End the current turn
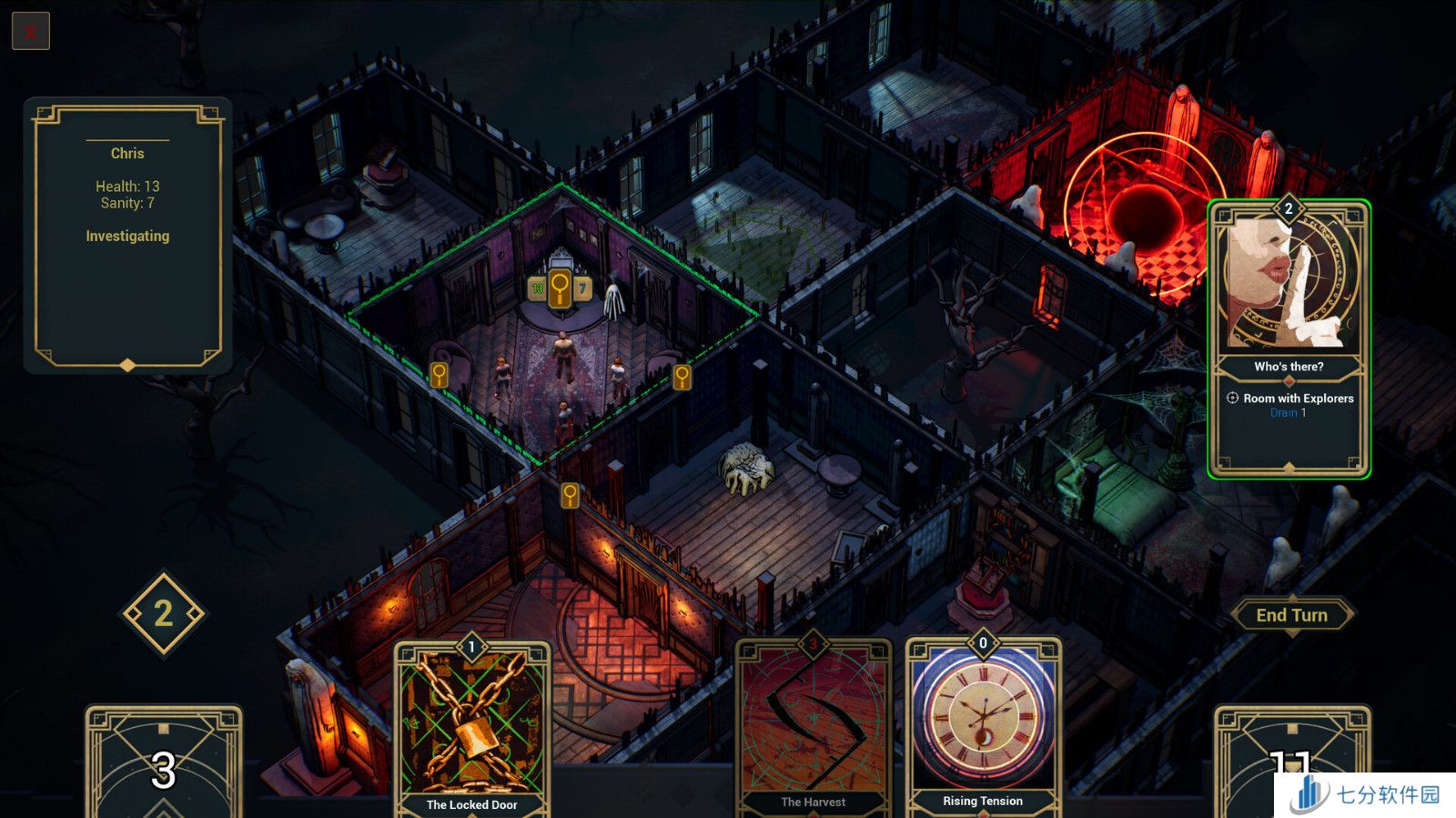Viewport: 1456px width, 818px height. coord(1291,615)
